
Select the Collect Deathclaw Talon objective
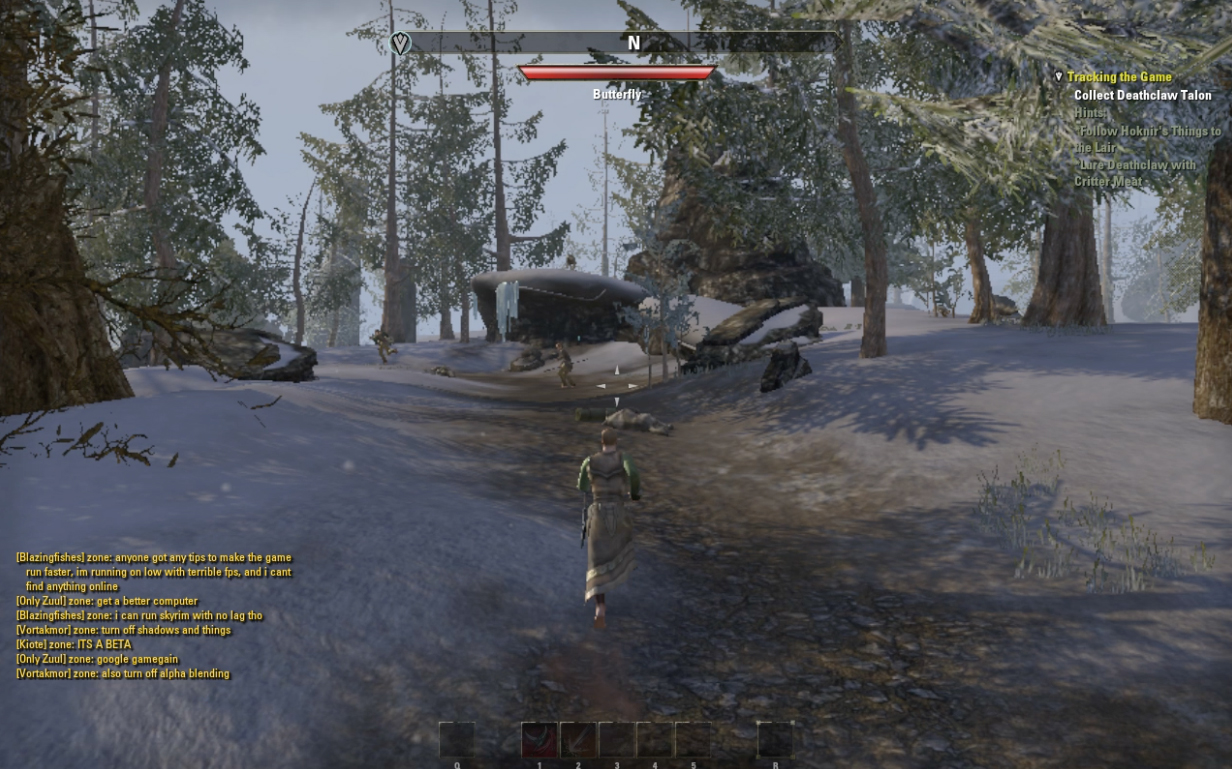pos(1142,96)
